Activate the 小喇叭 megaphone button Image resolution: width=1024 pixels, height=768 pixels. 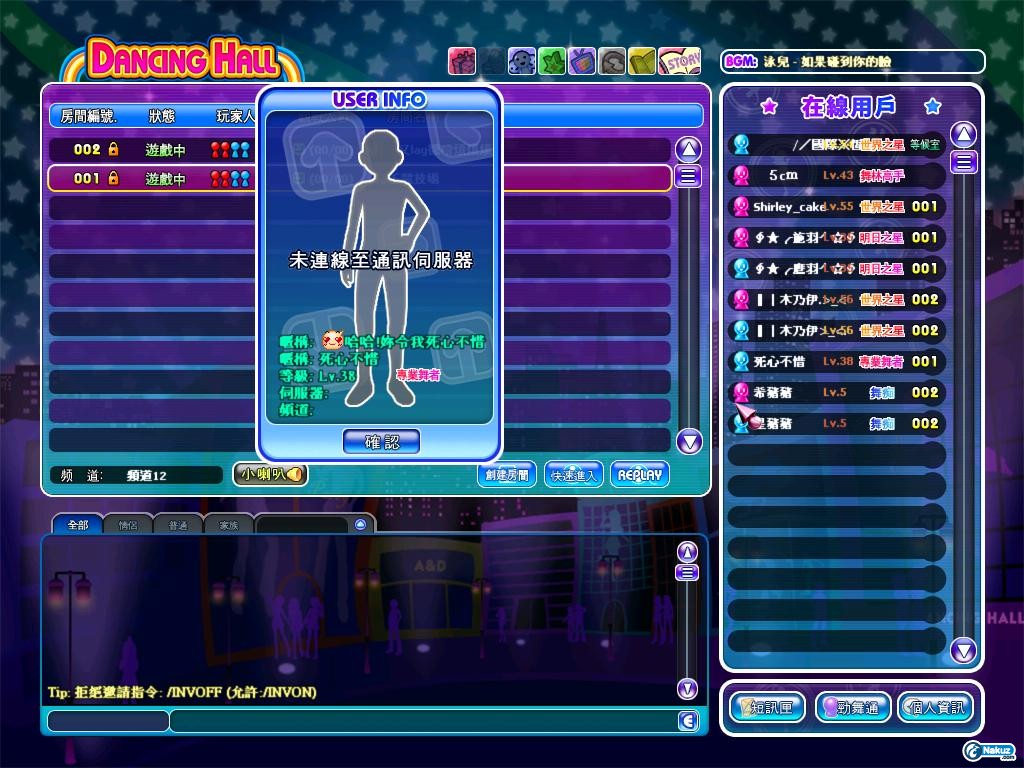pyautogui.click(x=270, y=475)
